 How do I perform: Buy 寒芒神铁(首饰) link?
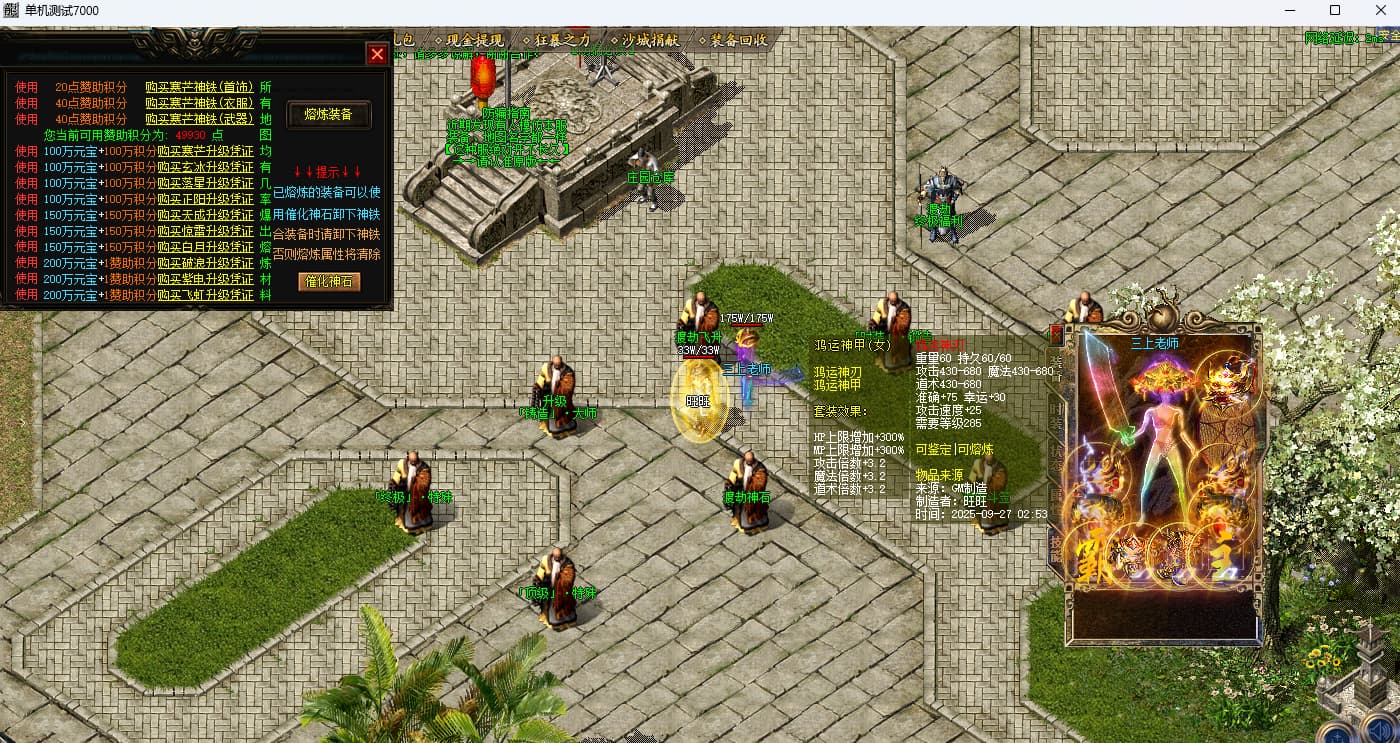(199, 87)
